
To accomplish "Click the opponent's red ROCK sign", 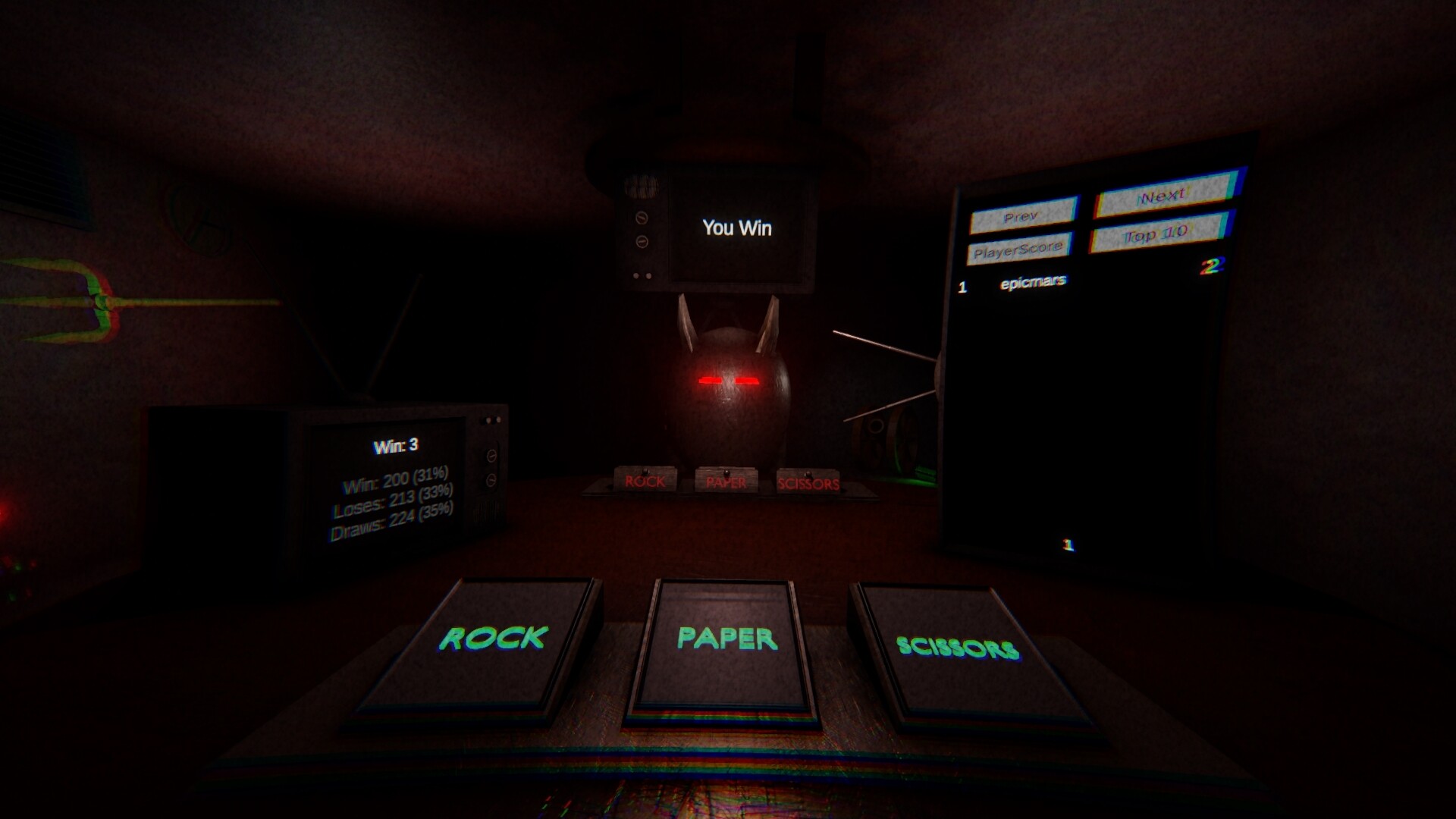I will coord(645,482).
